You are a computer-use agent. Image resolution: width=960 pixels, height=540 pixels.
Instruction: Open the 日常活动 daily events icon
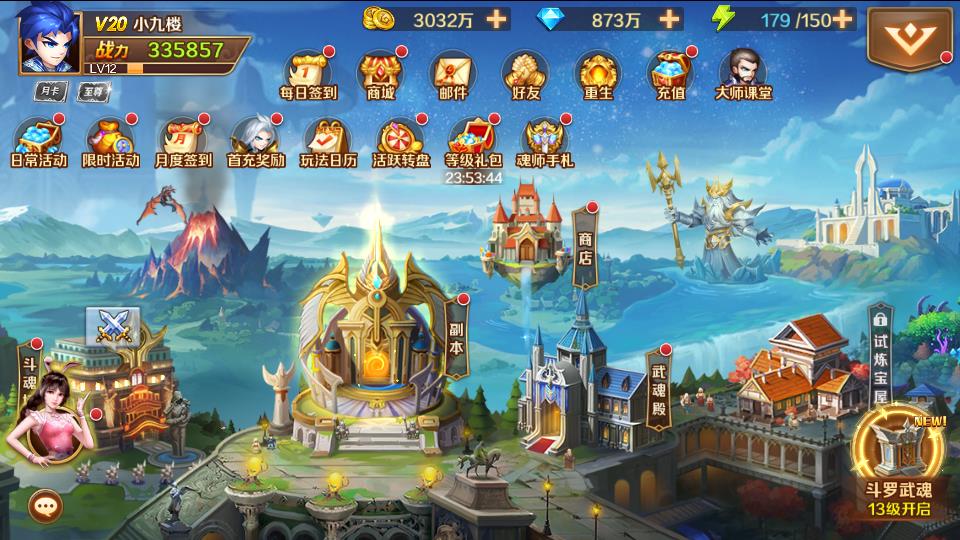(x=38, y=140)
